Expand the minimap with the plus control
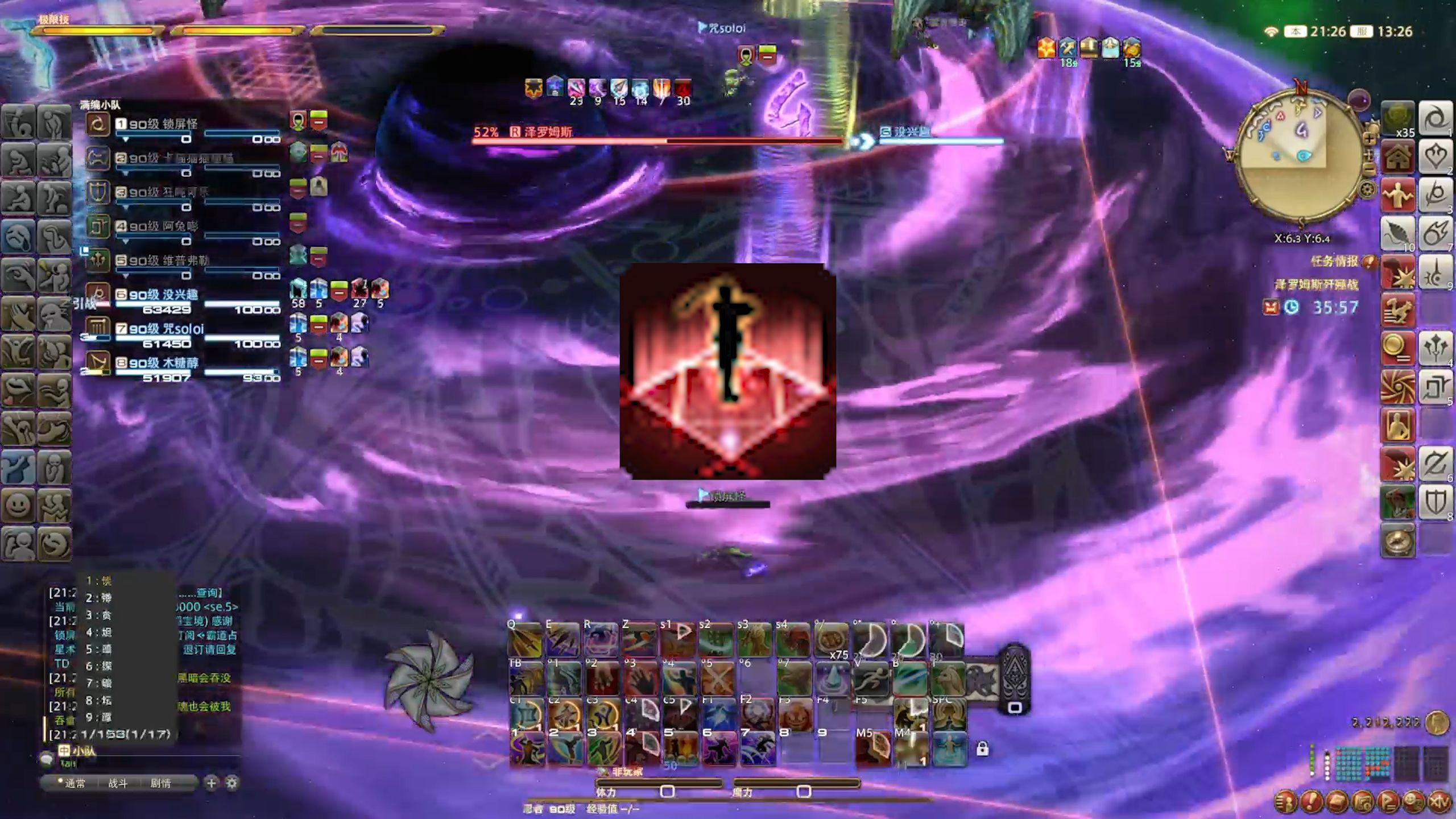Viewport: 1456px width, 819px height. [1369, 138]
